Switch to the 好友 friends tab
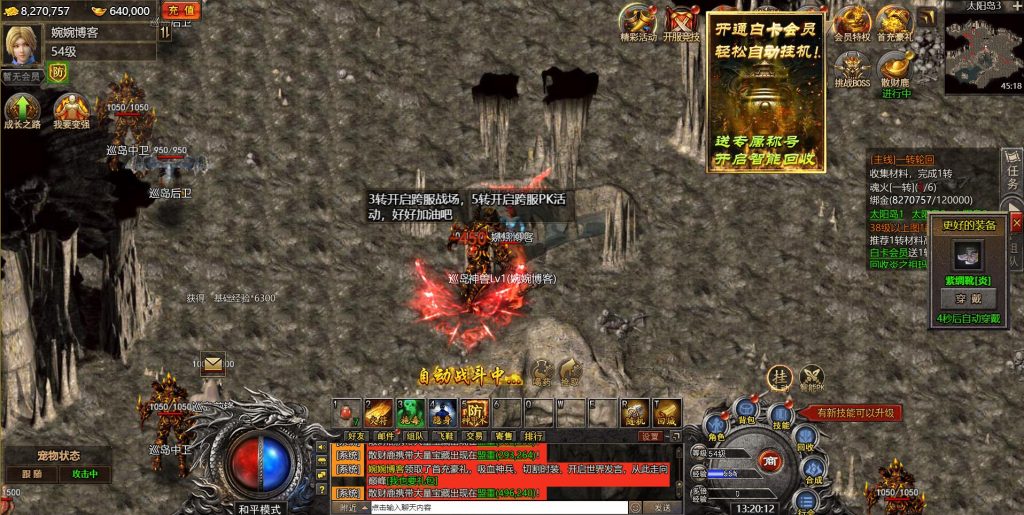Viewport: 1024px width, 515px height. point(356,436)
